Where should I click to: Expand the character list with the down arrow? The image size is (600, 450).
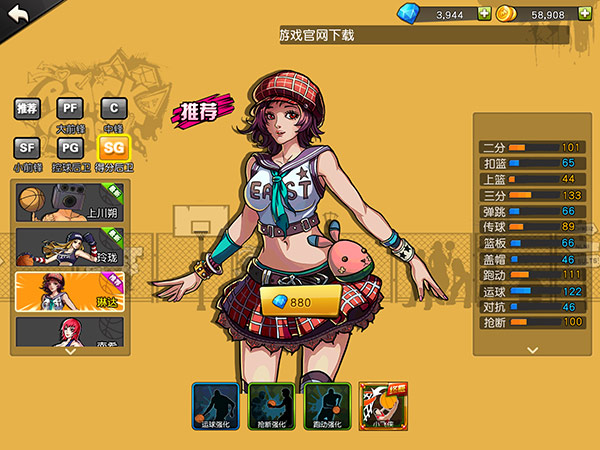click(x=70, y=351)
